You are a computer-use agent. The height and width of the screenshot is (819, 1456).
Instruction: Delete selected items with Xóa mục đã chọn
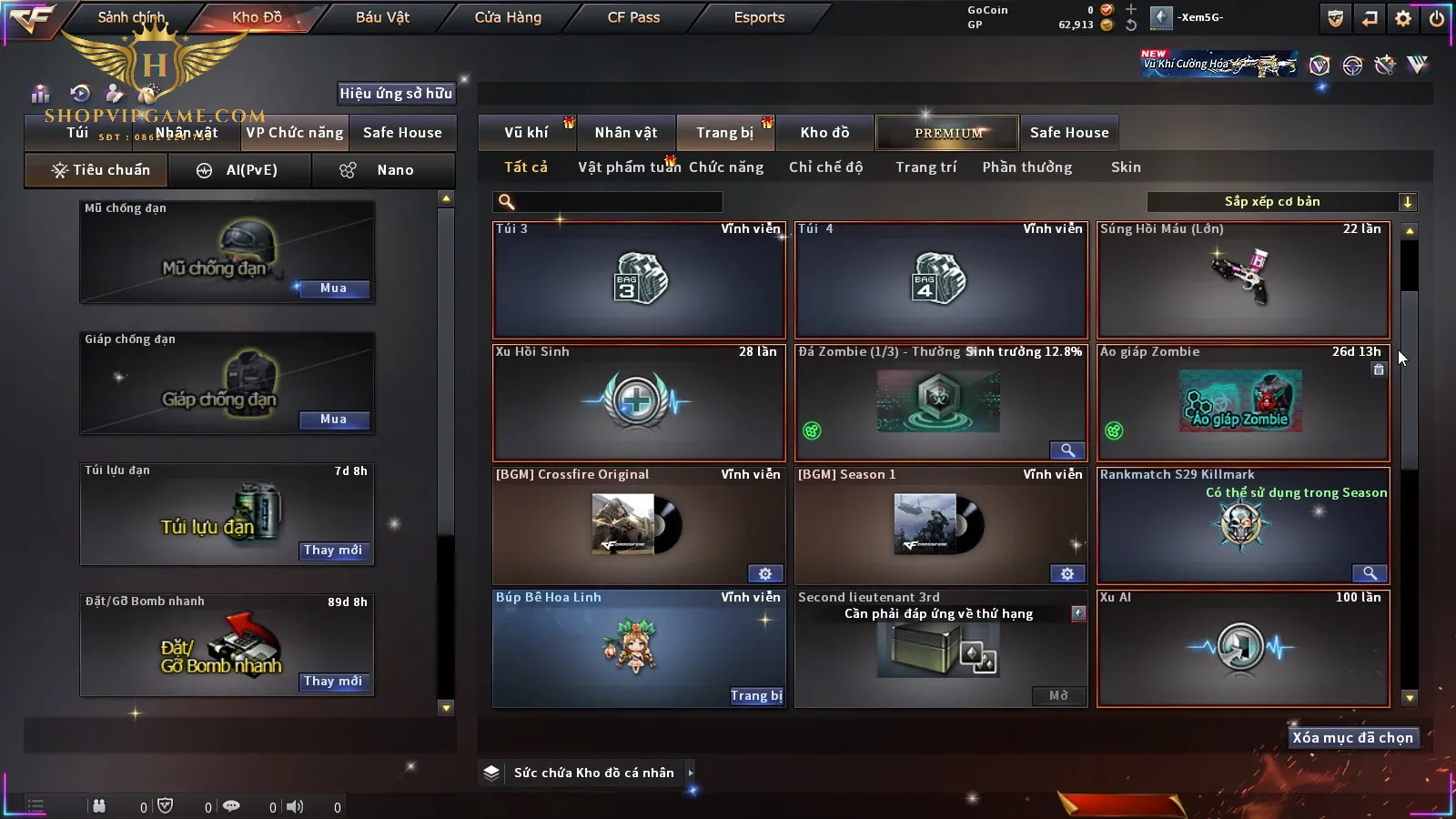click(x=1352, y=738)
